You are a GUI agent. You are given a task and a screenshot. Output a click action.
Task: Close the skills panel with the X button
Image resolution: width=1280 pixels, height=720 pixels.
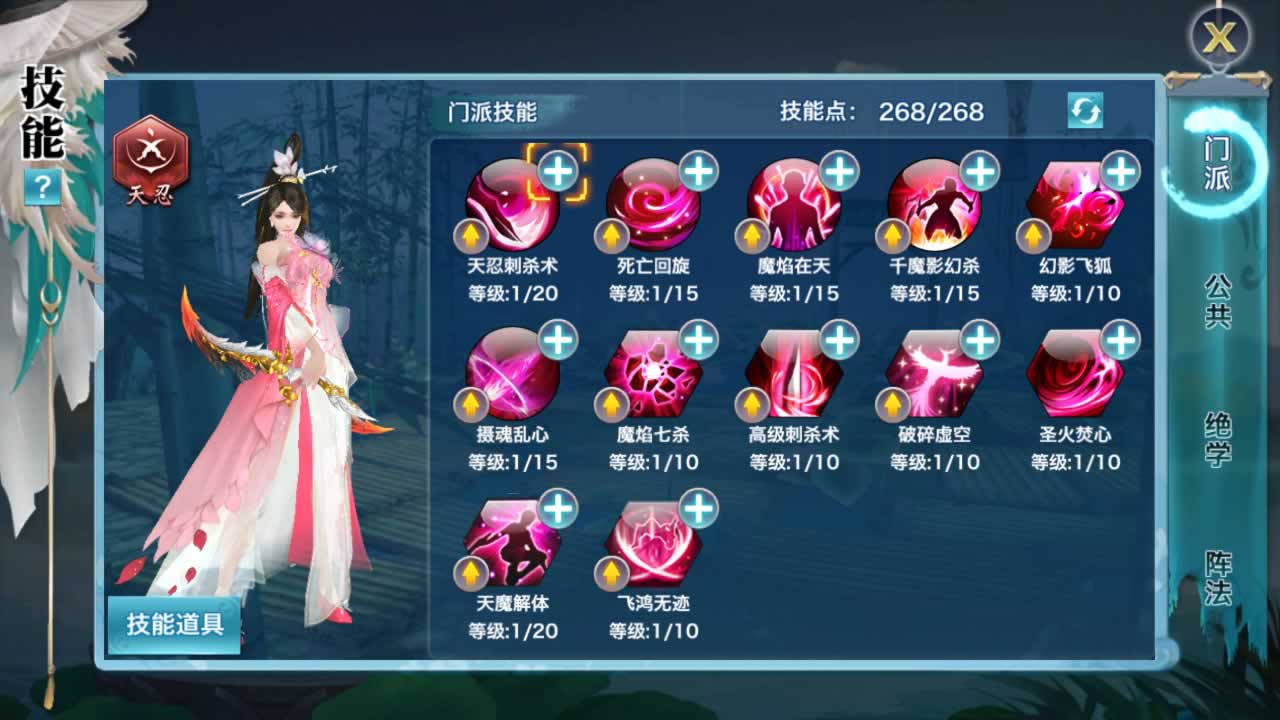pos(1219,39)
